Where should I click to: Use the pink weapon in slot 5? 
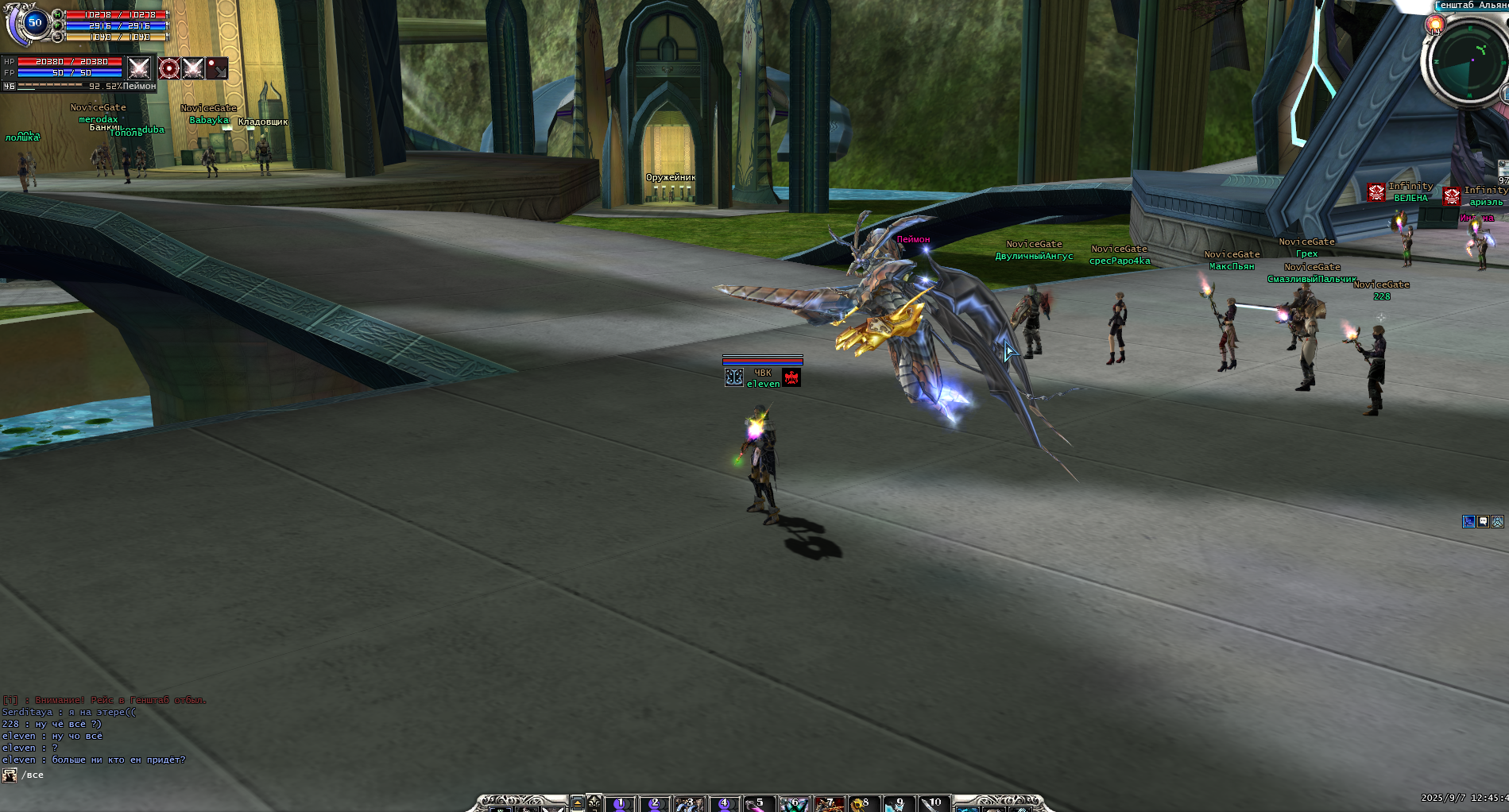click(756, 804)
